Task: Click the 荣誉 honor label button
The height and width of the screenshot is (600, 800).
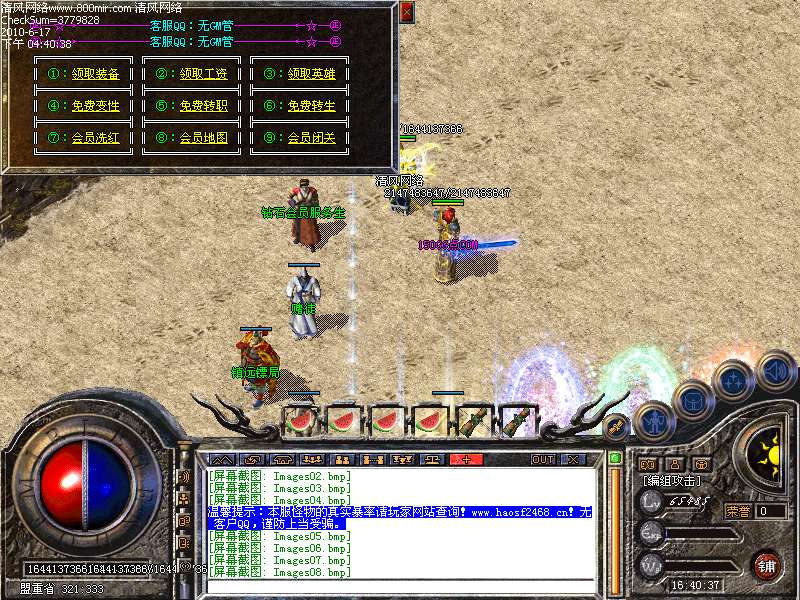Action: coord(738,511)
